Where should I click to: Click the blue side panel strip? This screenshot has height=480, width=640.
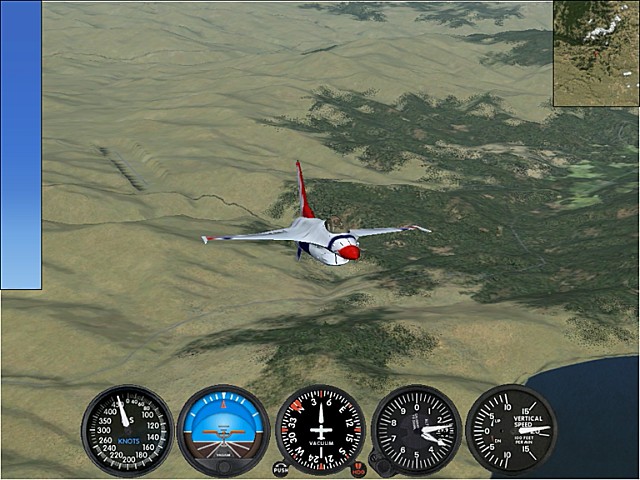(21, 145)
